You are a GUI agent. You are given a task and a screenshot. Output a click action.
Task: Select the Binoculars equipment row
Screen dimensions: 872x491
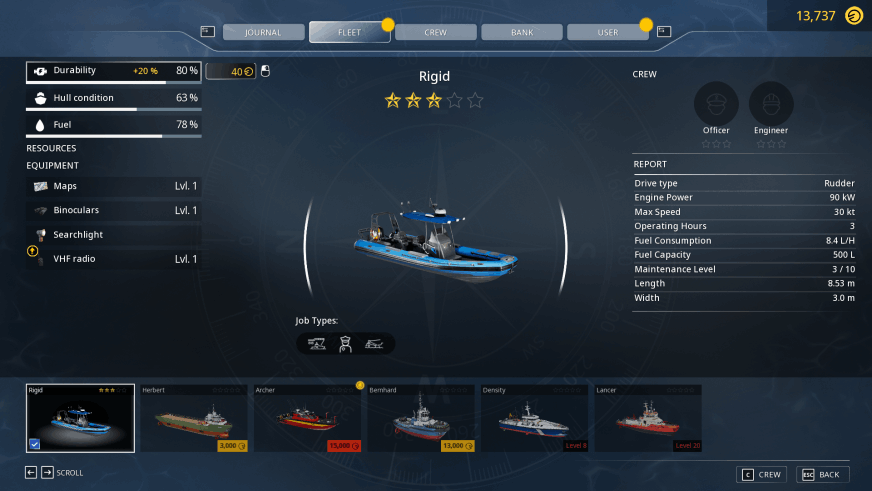[114, 210]
